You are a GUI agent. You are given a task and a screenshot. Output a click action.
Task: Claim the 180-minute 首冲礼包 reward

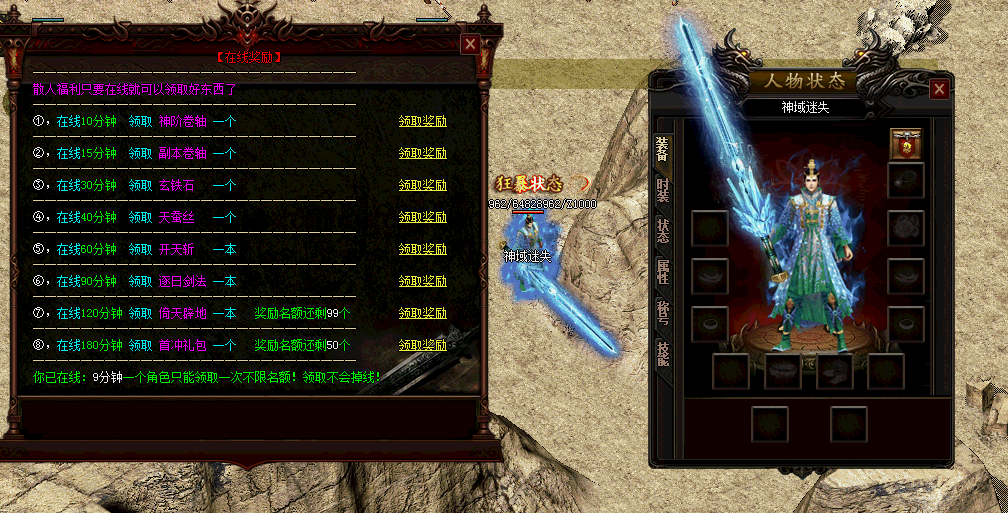[422, 346]
